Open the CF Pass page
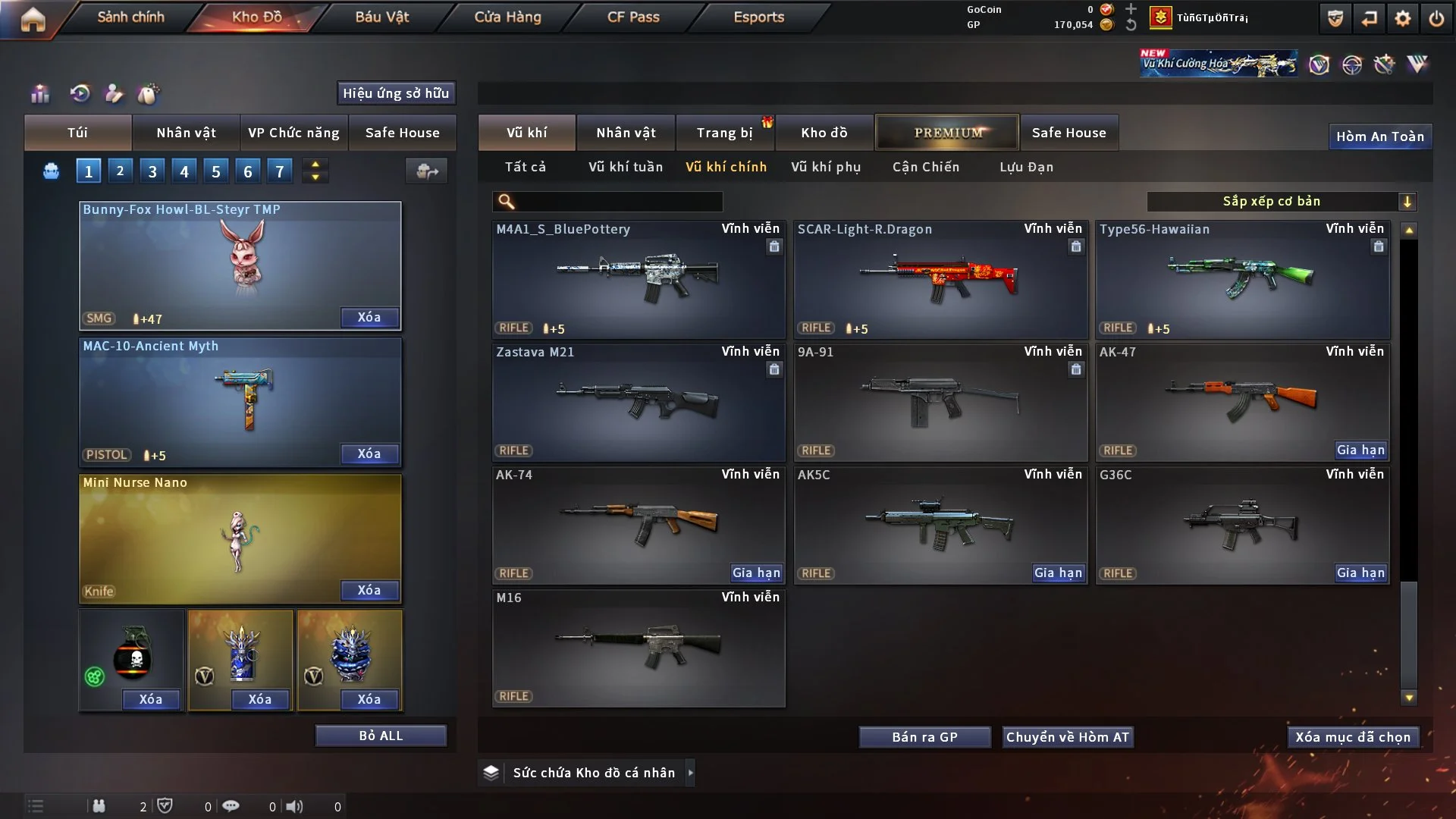The height and width of the screenshot is (819, 1456). (x=633, y=17)
